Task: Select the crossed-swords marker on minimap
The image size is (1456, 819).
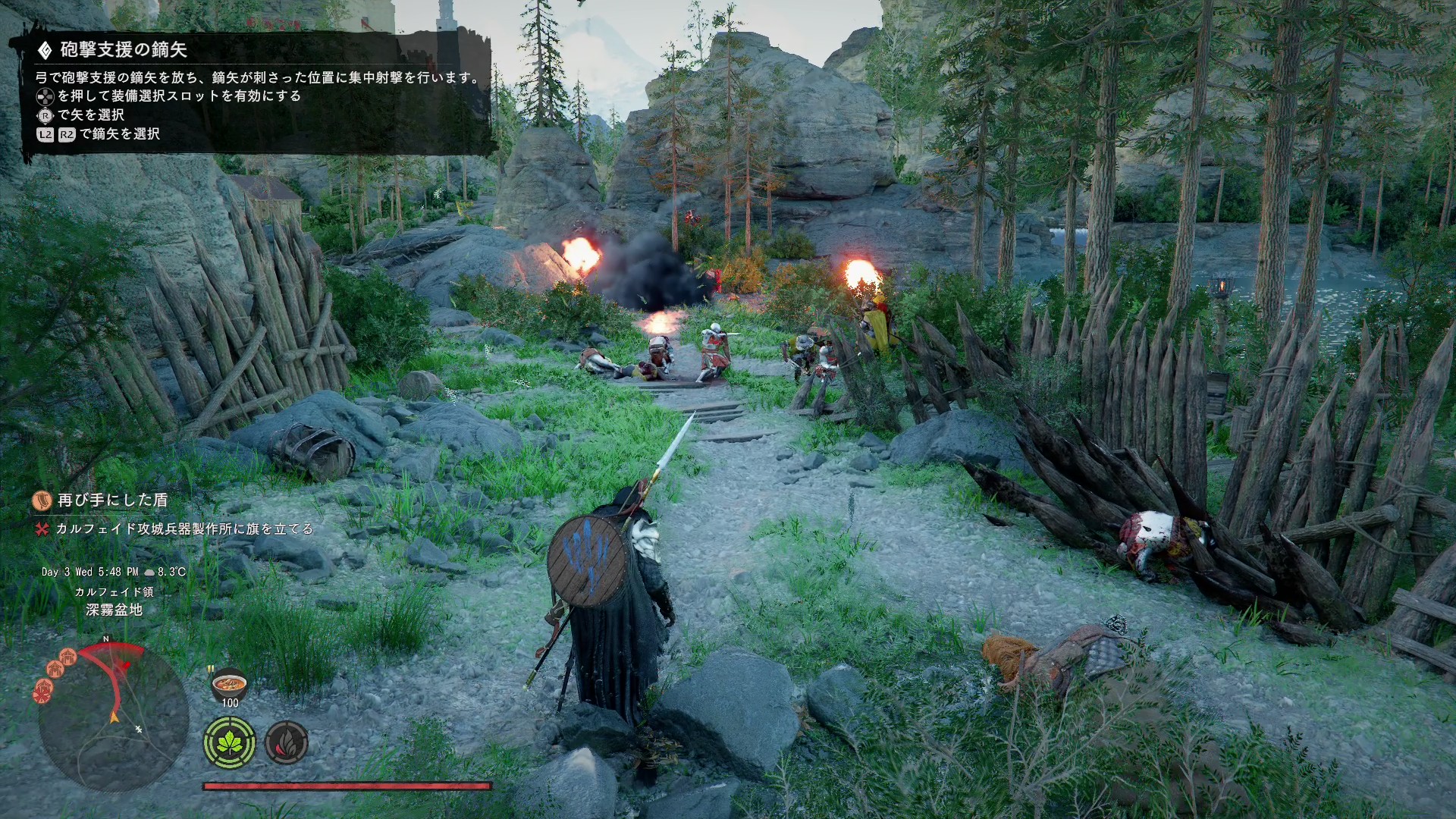Action: tap(139, 729)
